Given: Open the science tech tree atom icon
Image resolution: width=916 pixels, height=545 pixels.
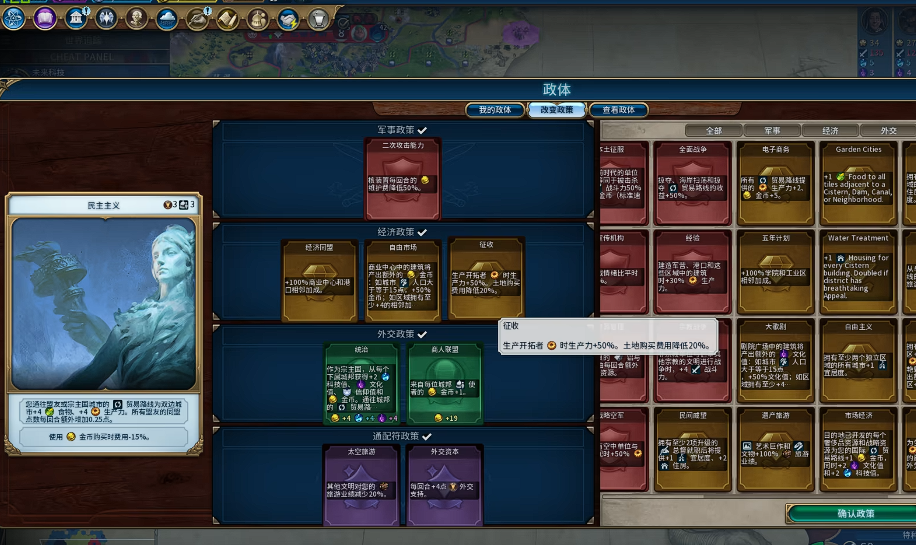Looking at the screenshot, I should pyautogui.click(x=13, y=17).
